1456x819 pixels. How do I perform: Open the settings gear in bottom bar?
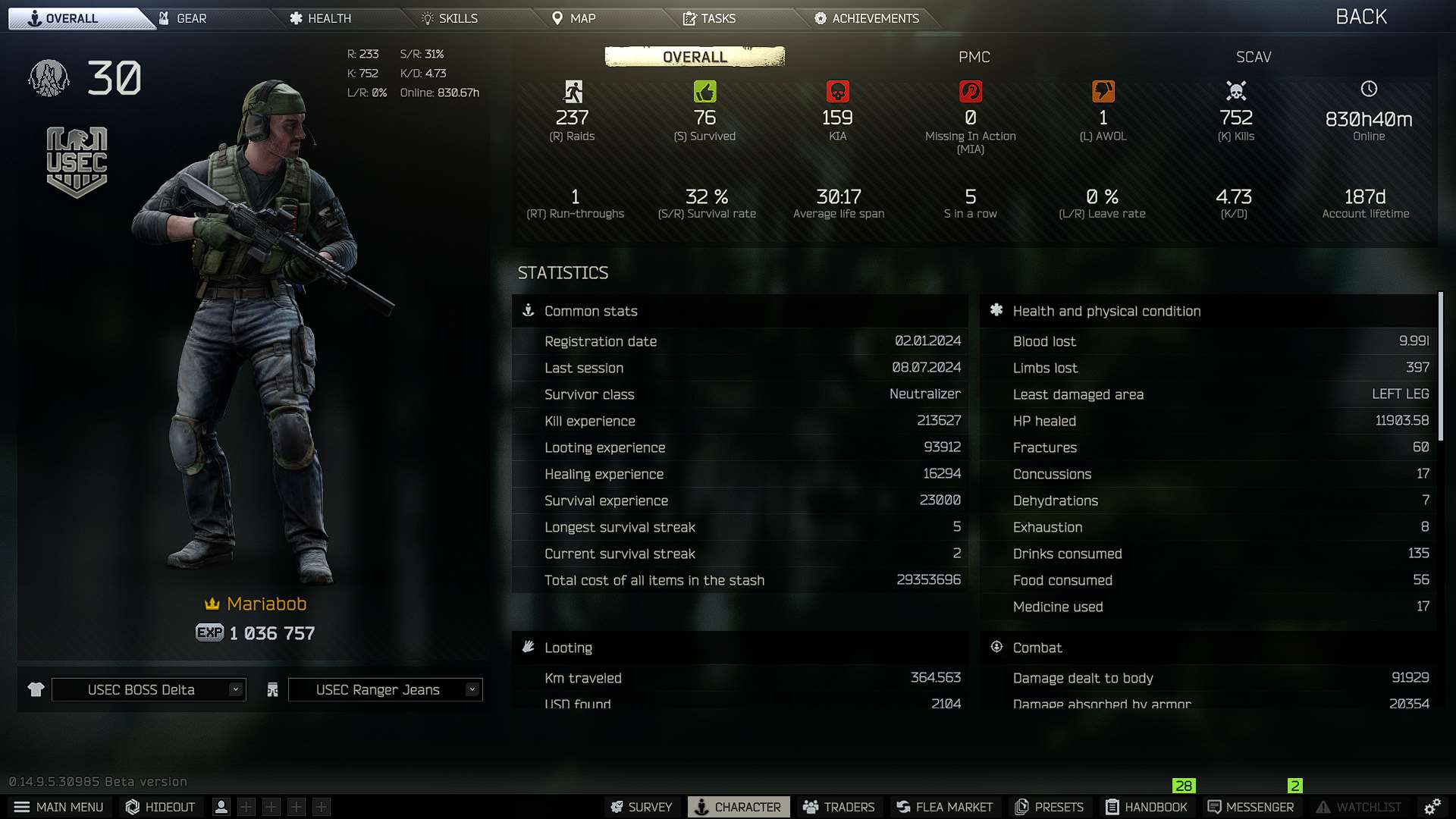pos(1432,807)
